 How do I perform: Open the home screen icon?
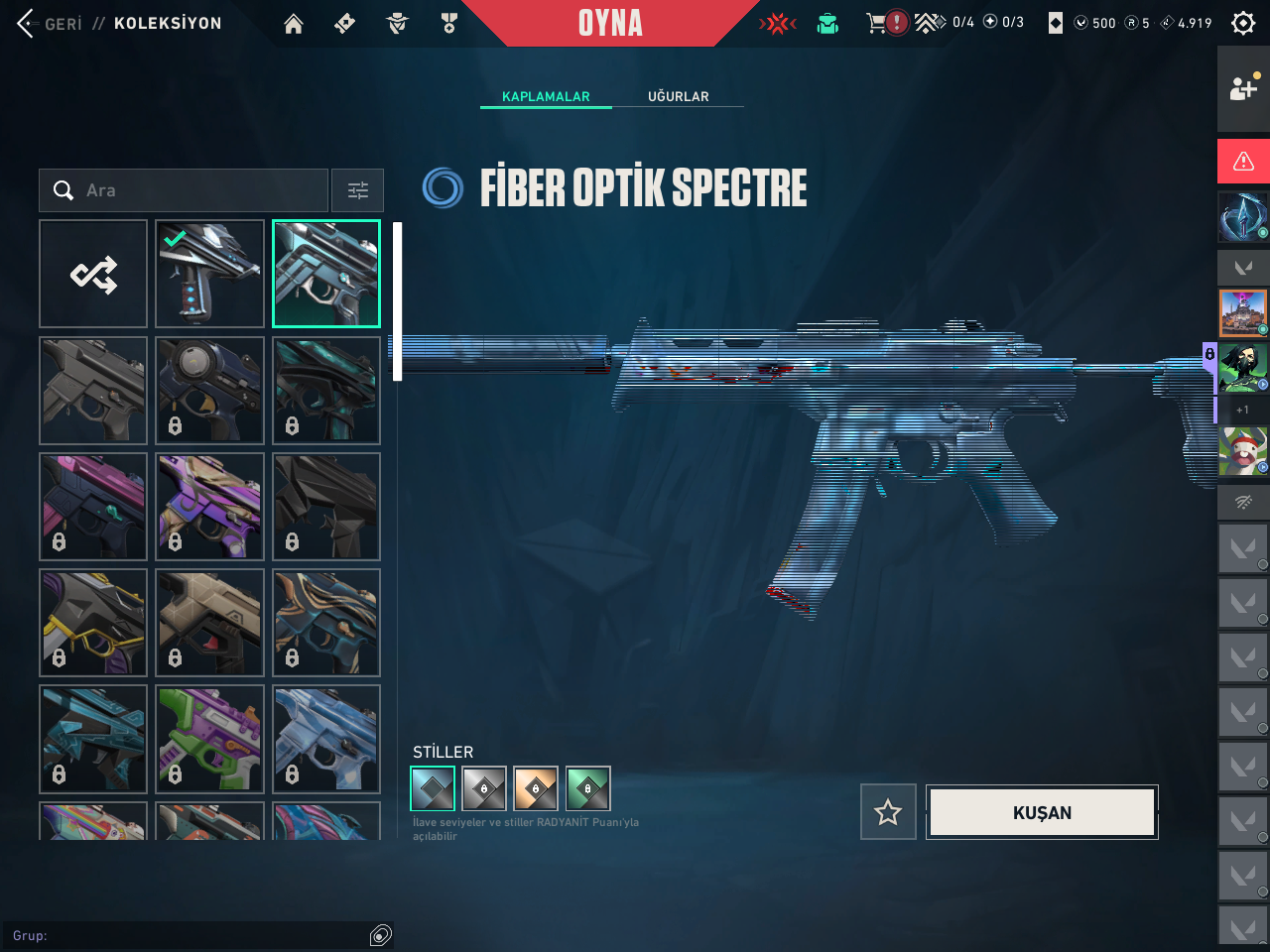294,24
